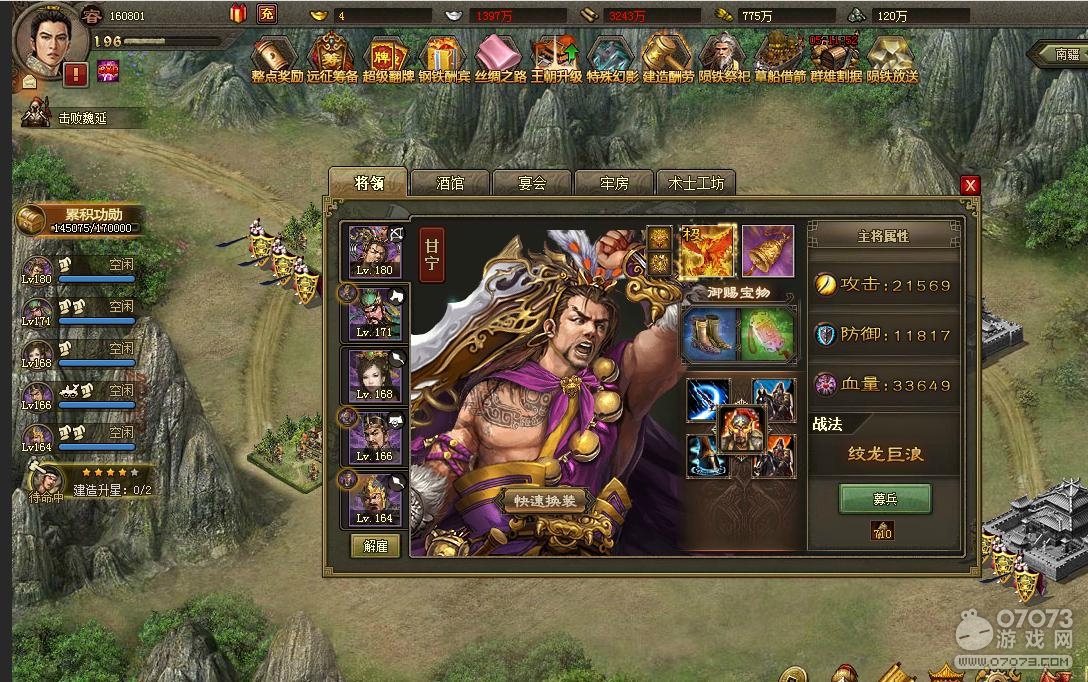
Task: Show the 术士工坊 tab
Action: [x=695, y=183]
